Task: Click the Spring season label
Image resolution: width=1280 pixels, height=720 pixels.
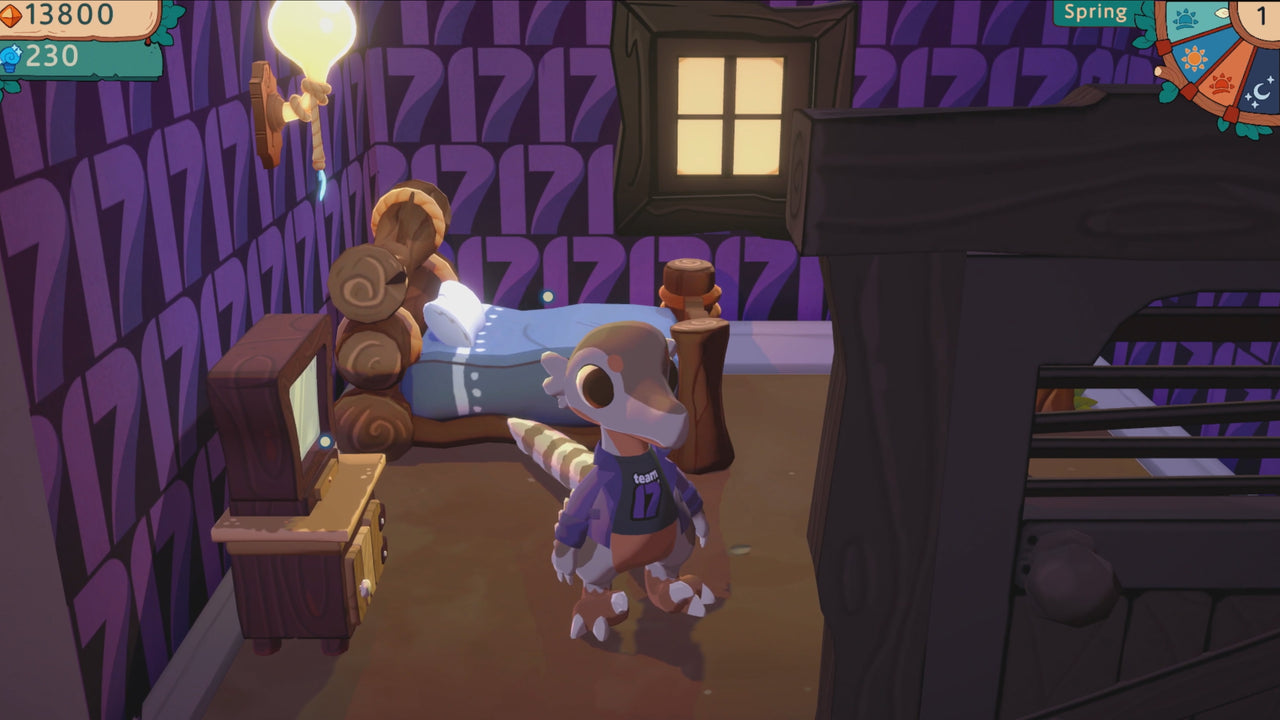Action: click(x=1098, y=12)
